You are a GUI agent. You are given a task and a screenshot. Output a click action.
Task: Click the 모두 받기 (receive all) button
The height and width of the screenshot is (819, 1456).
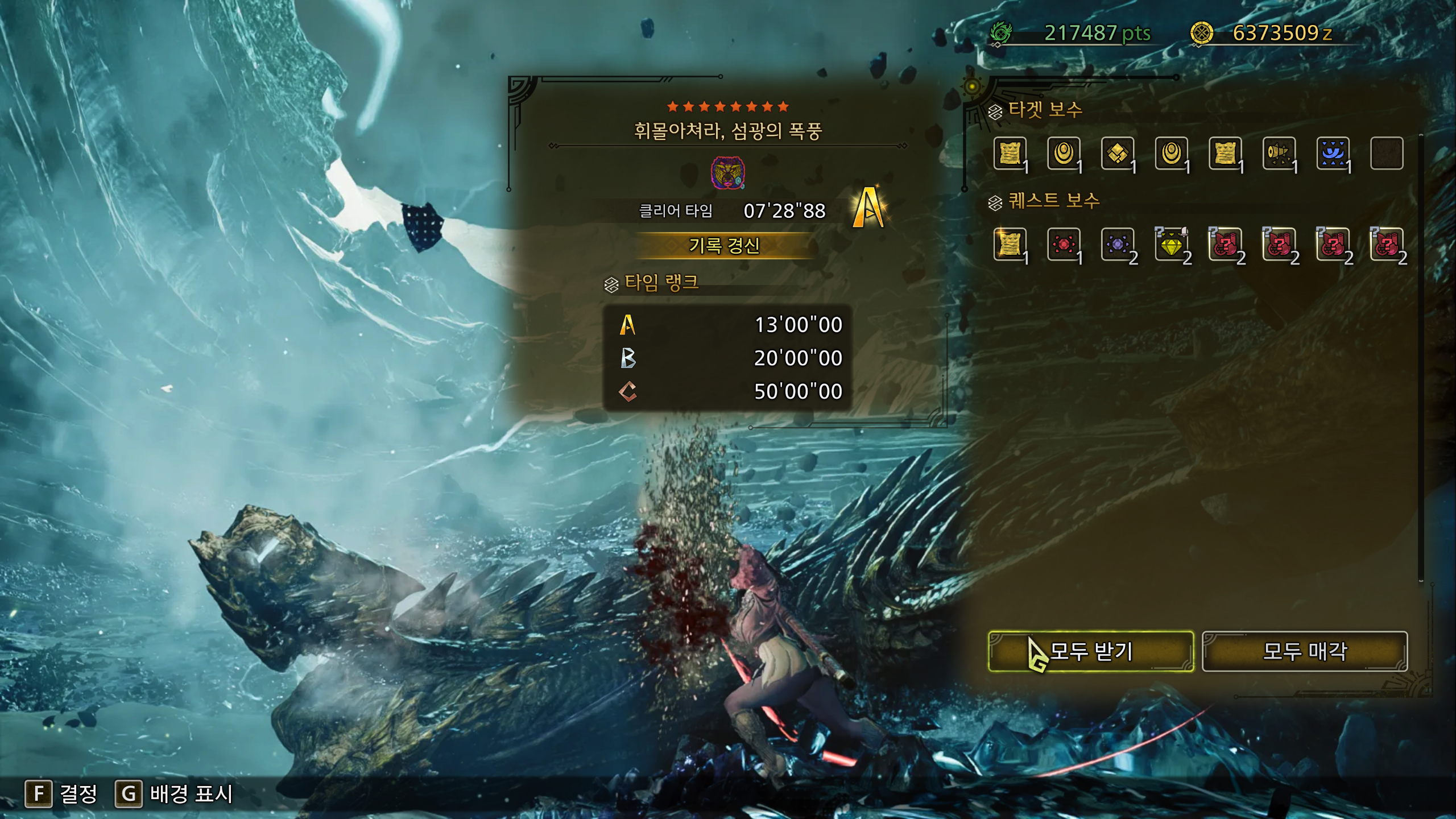1090,651
